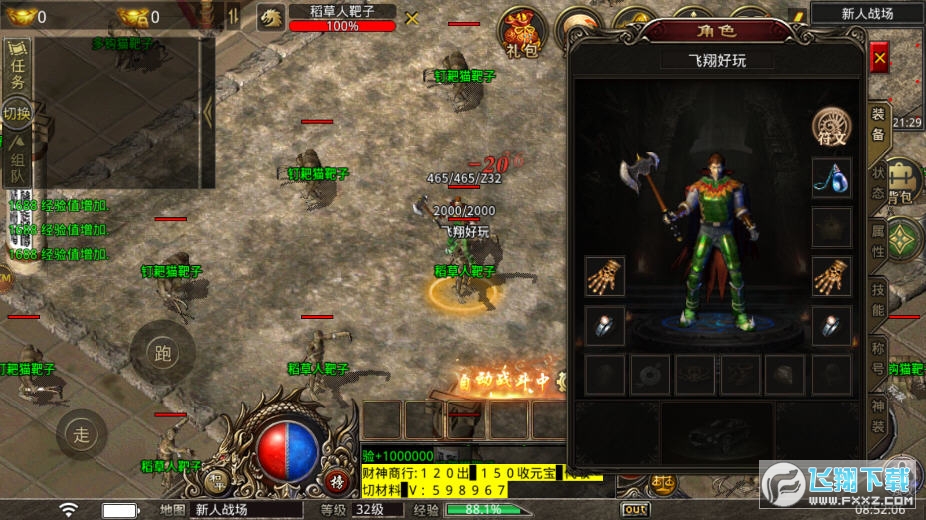
Task: Click the out exit button
Action: click(x=635, y=509)
